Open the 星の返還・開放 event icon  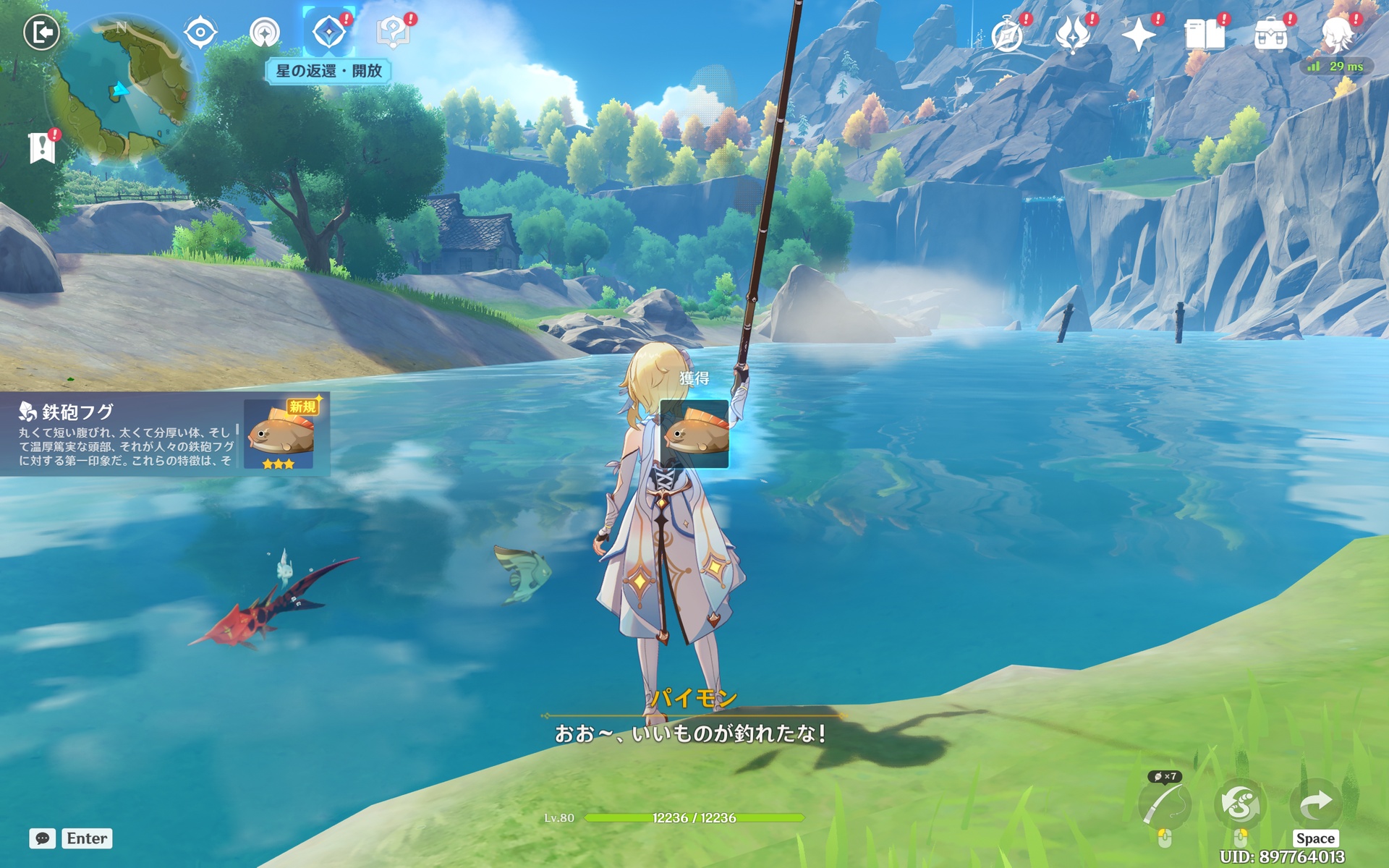click(x=328, y=33)
